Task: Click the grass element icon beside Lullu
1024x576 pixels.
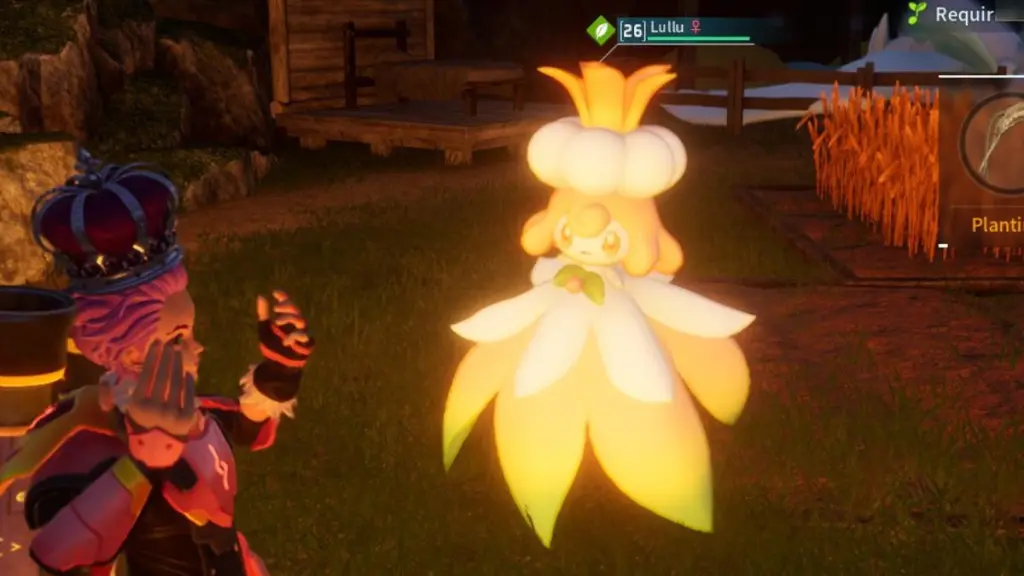Action: 601,30
